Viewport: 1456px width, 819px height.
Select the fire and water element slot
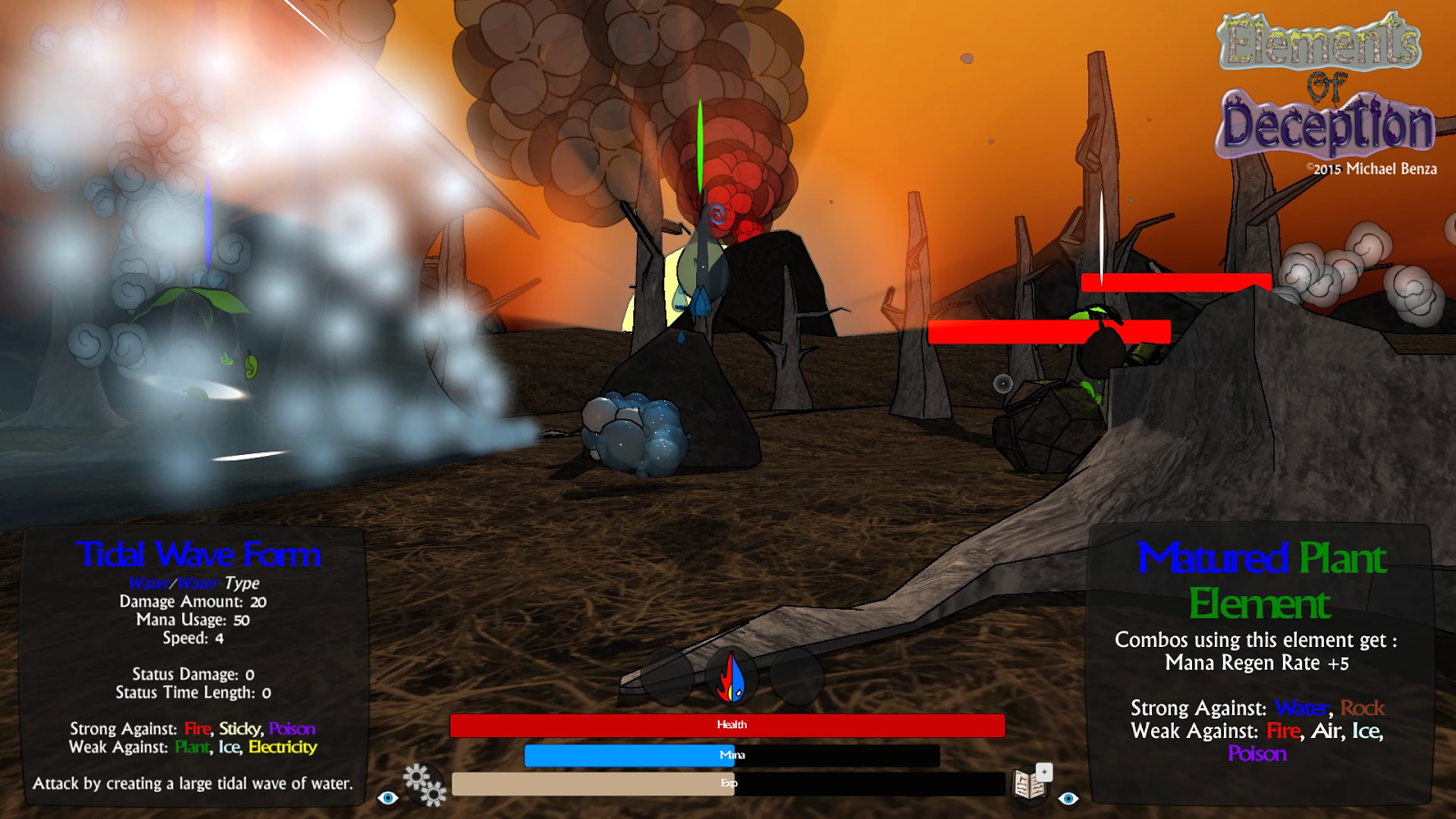[732, 678]
